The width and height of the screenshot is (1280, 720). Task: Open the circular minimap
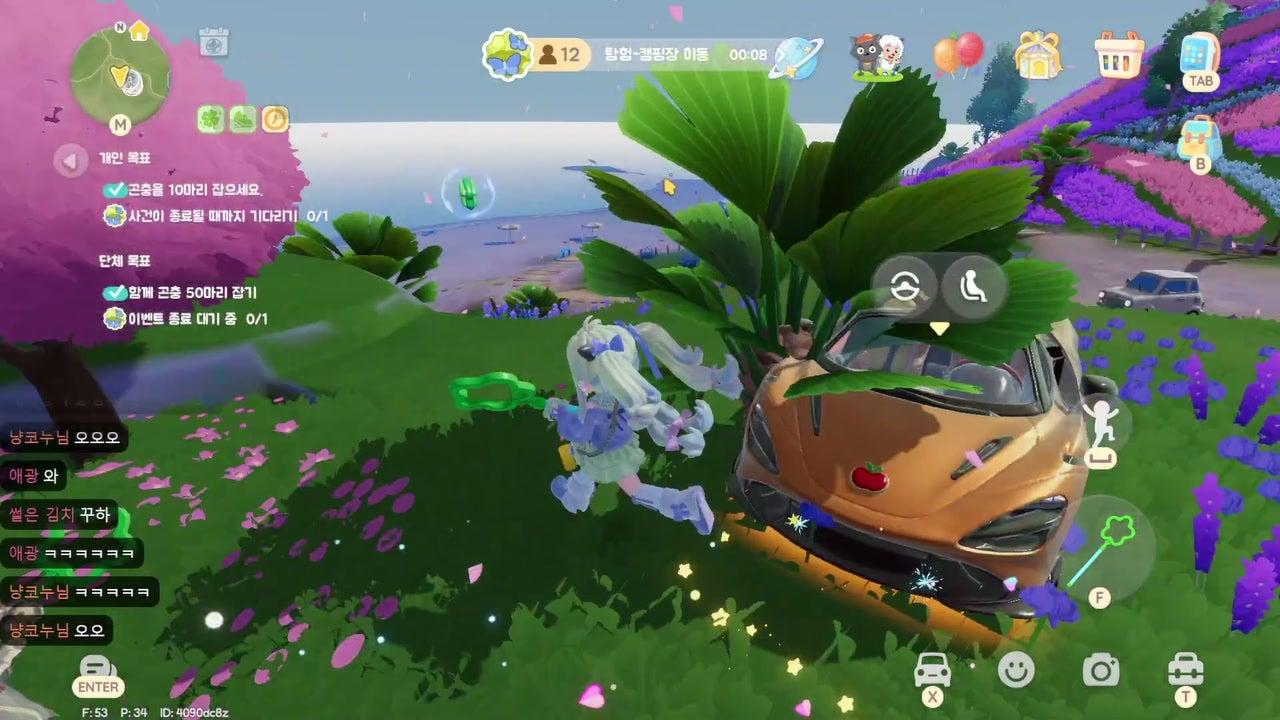pos(120,74)
